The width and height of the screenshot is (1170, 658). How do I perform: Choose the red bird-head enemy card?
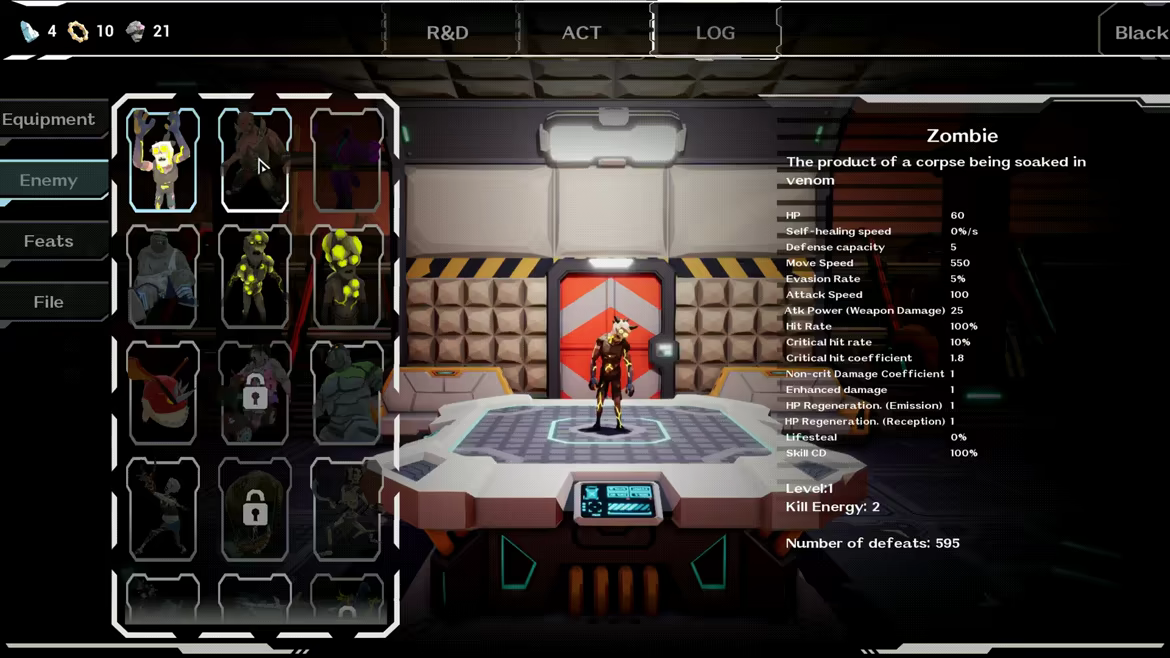163,393
